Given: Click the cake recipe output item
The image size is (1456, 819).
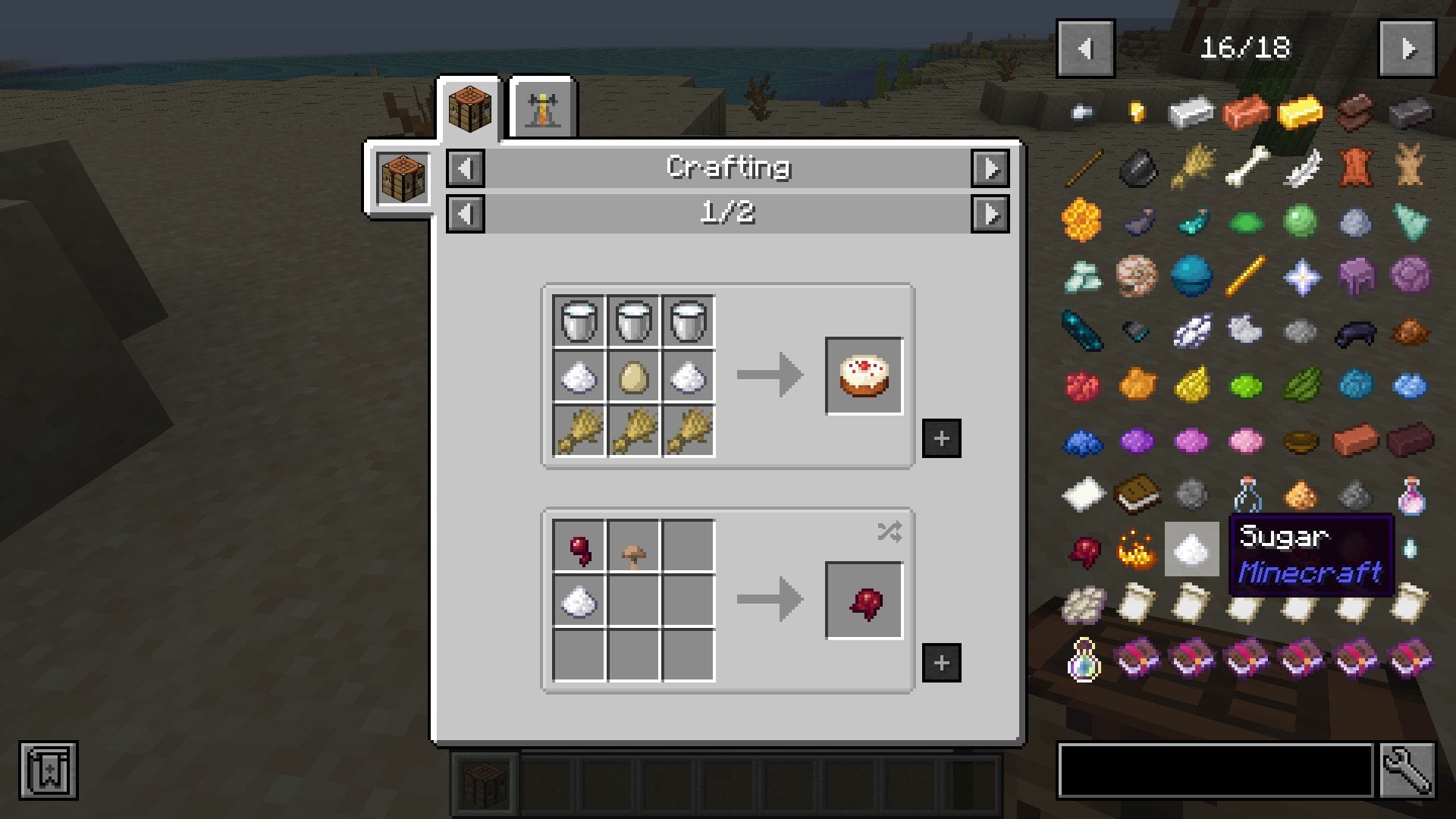Looking at the screenshot, I should (864, 375).
